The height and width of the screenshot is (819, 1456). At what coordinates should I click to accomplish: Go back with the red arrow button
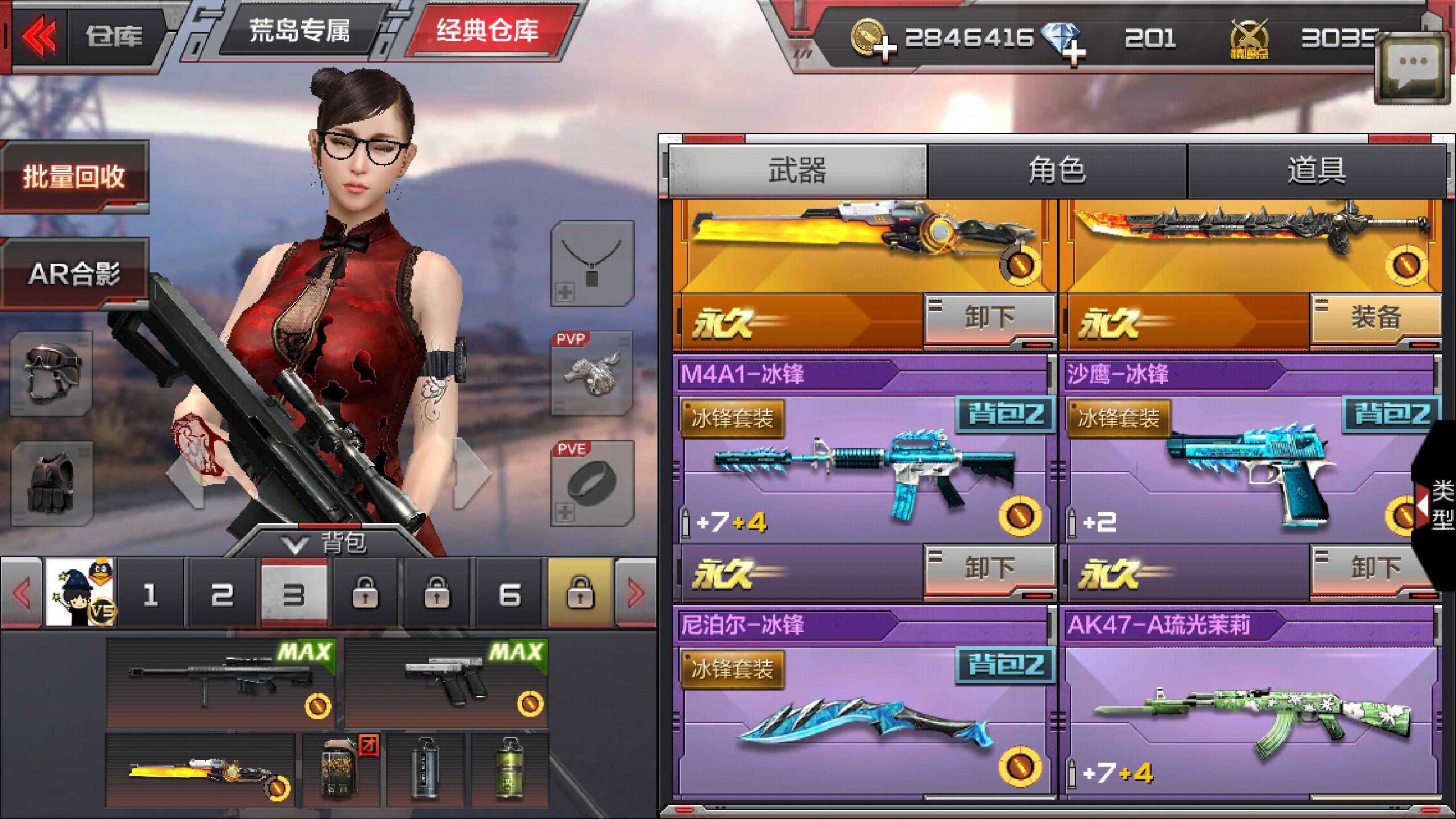(39, 36)
